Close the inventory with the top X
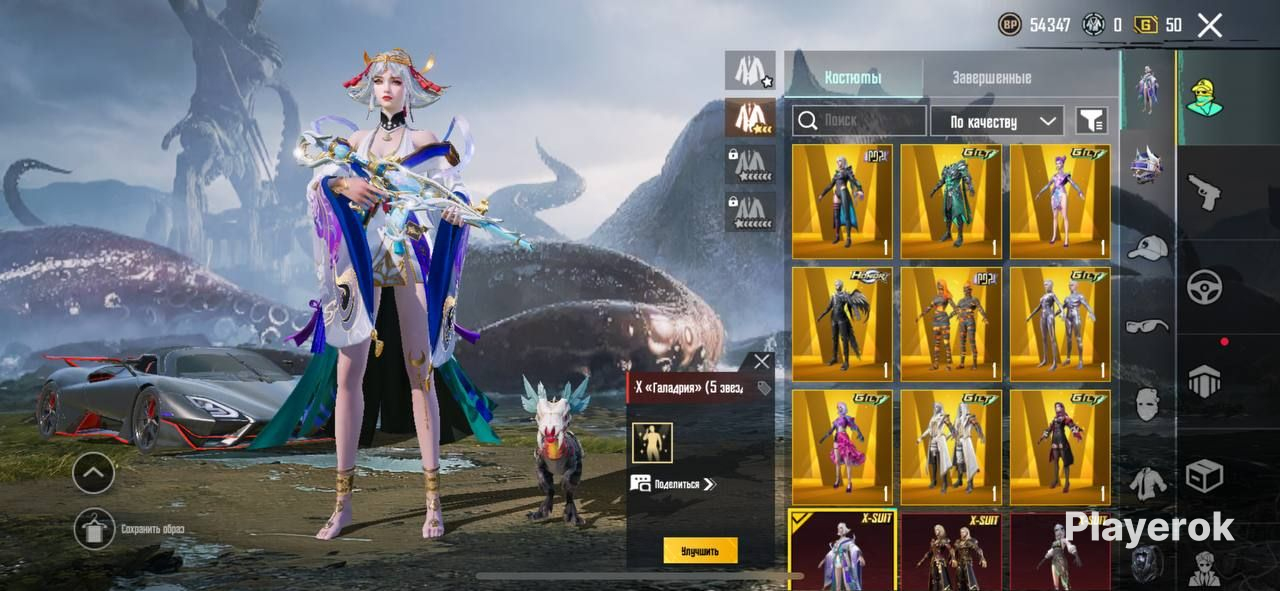Screen dimensions: 1280x591 tap(1209, 26)
